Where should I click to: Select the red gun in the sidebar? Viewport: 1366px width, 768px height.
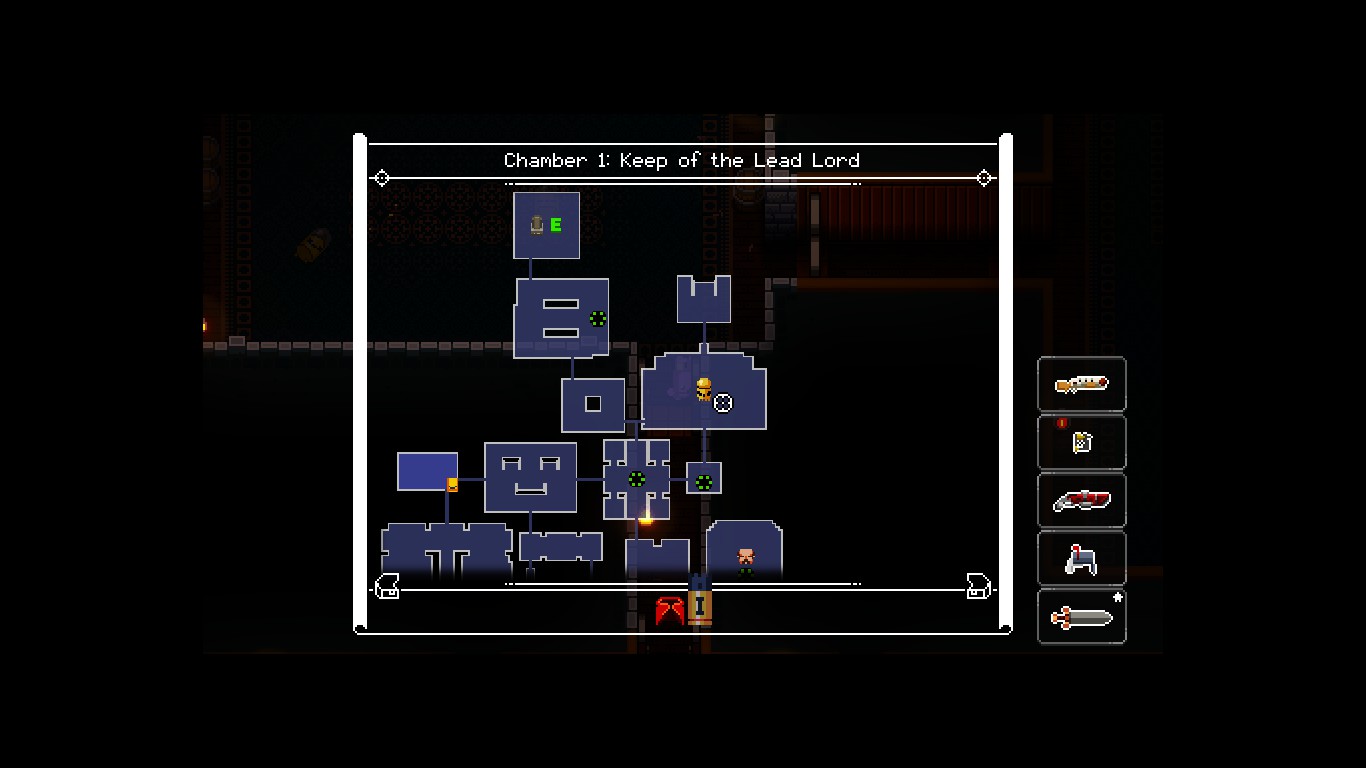(x=1081, y=500)
